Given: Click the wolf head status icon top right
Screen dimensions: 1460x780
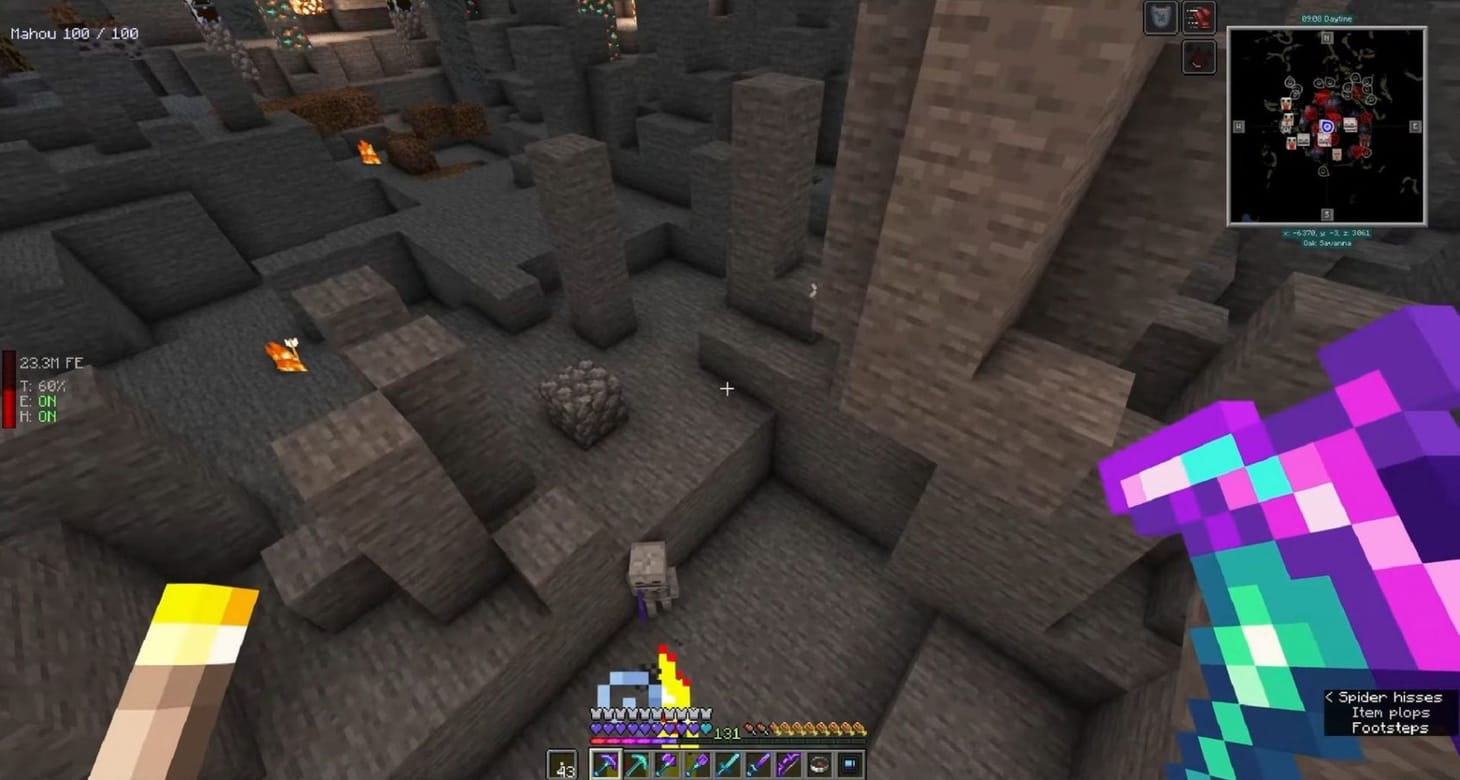Looking at the screenshot, I should coord(1160,17).
